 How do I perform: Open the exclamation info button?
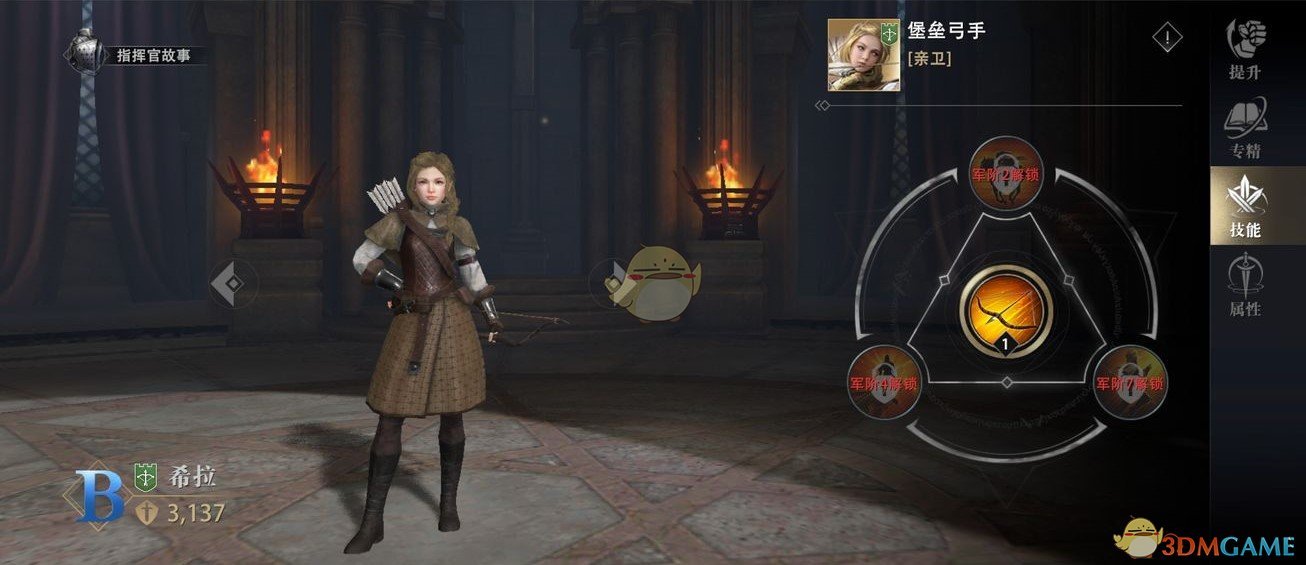[1167, 39]
